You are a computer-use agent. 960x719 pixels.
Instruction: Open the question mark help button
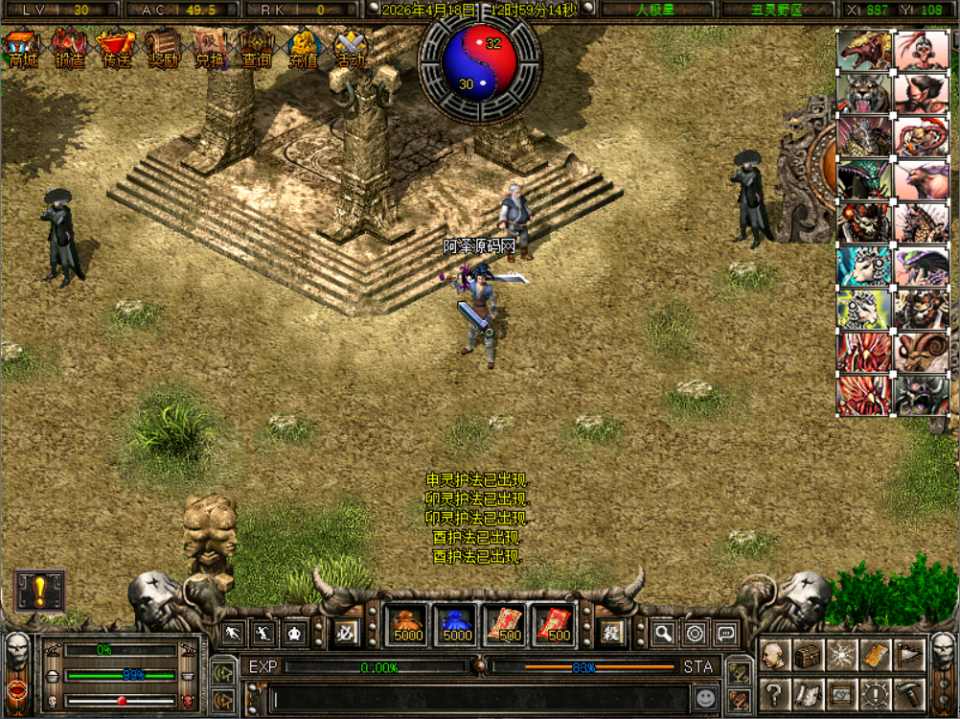(773, 692)
